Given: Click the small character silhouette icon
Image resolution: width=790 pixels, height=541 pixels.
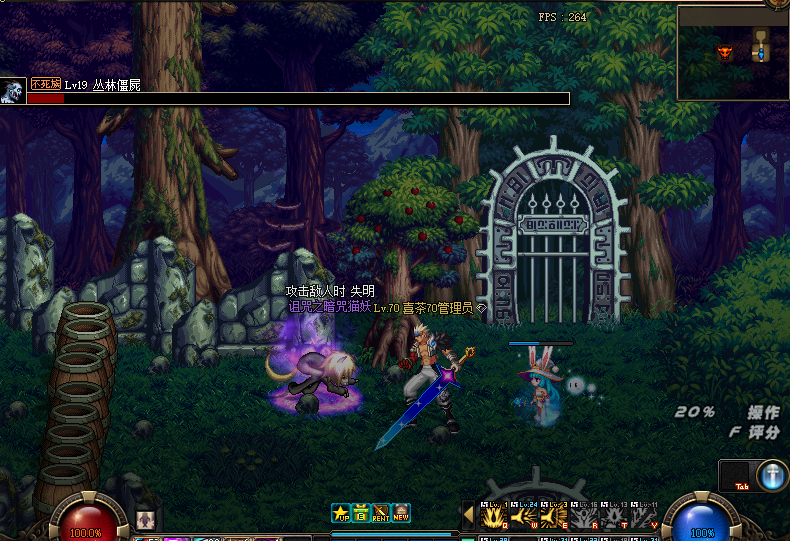Looking at the screenshot, I should tap(145, 519).
